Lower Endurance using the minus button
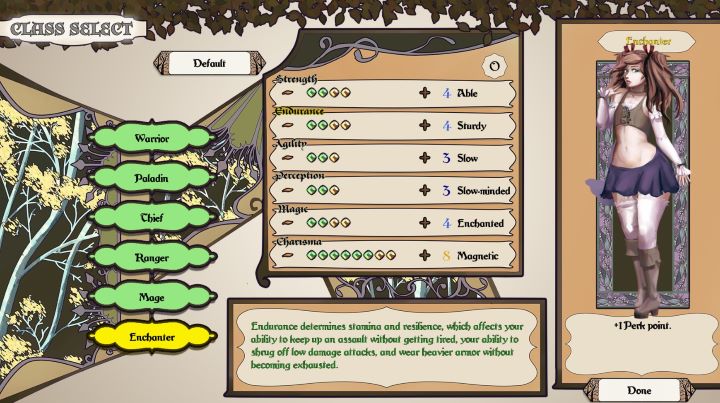The width and height of the screenshot is (720, 403). (289, 126)
